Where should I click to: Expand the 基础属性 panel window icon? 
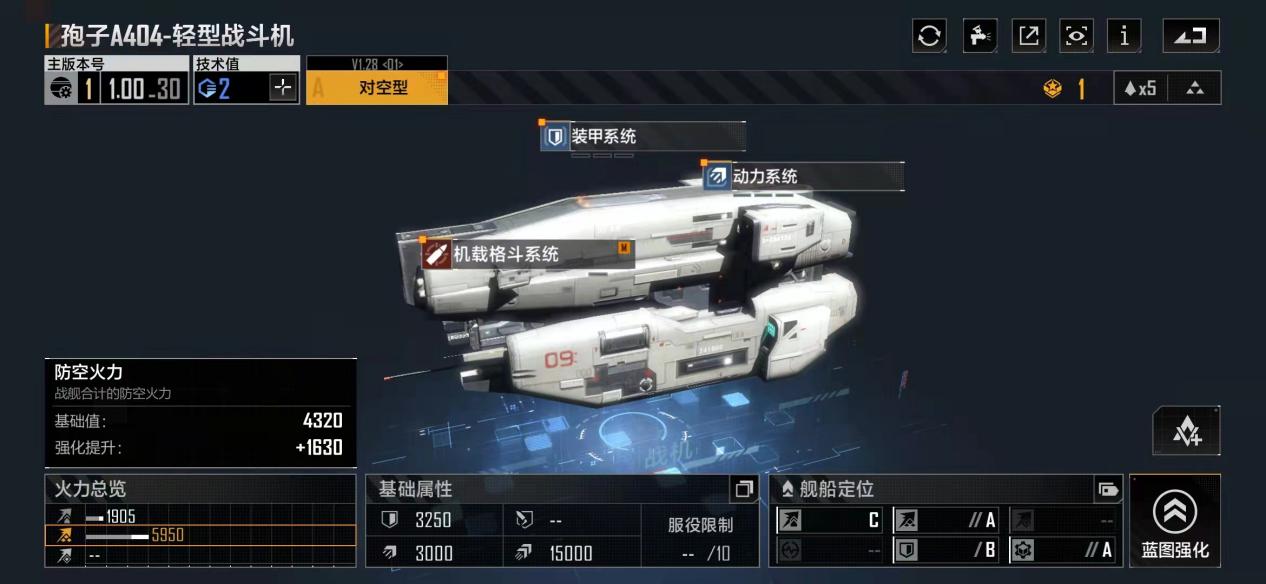(743, 489)
